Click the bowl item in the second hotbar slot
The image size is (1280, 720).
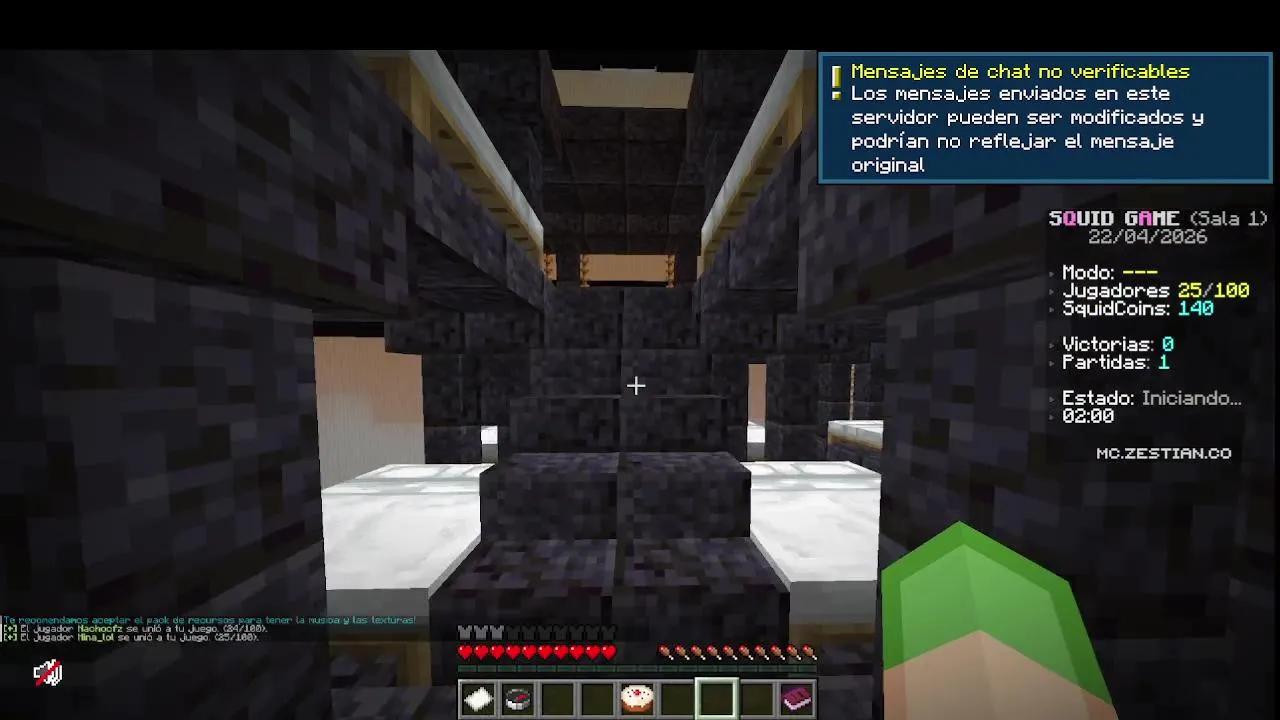517,698
